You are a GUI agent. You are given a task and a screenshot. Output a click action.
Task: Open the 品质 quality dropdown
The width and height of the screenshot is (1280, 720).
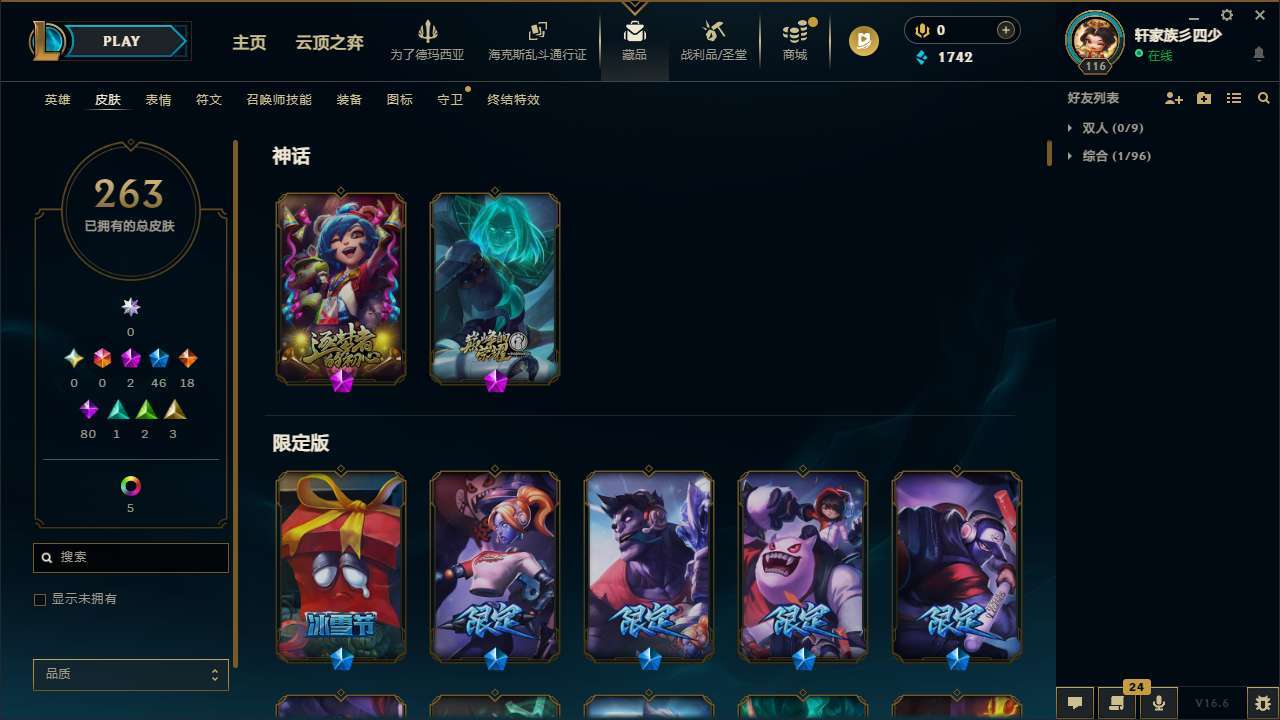pos(130,674)
